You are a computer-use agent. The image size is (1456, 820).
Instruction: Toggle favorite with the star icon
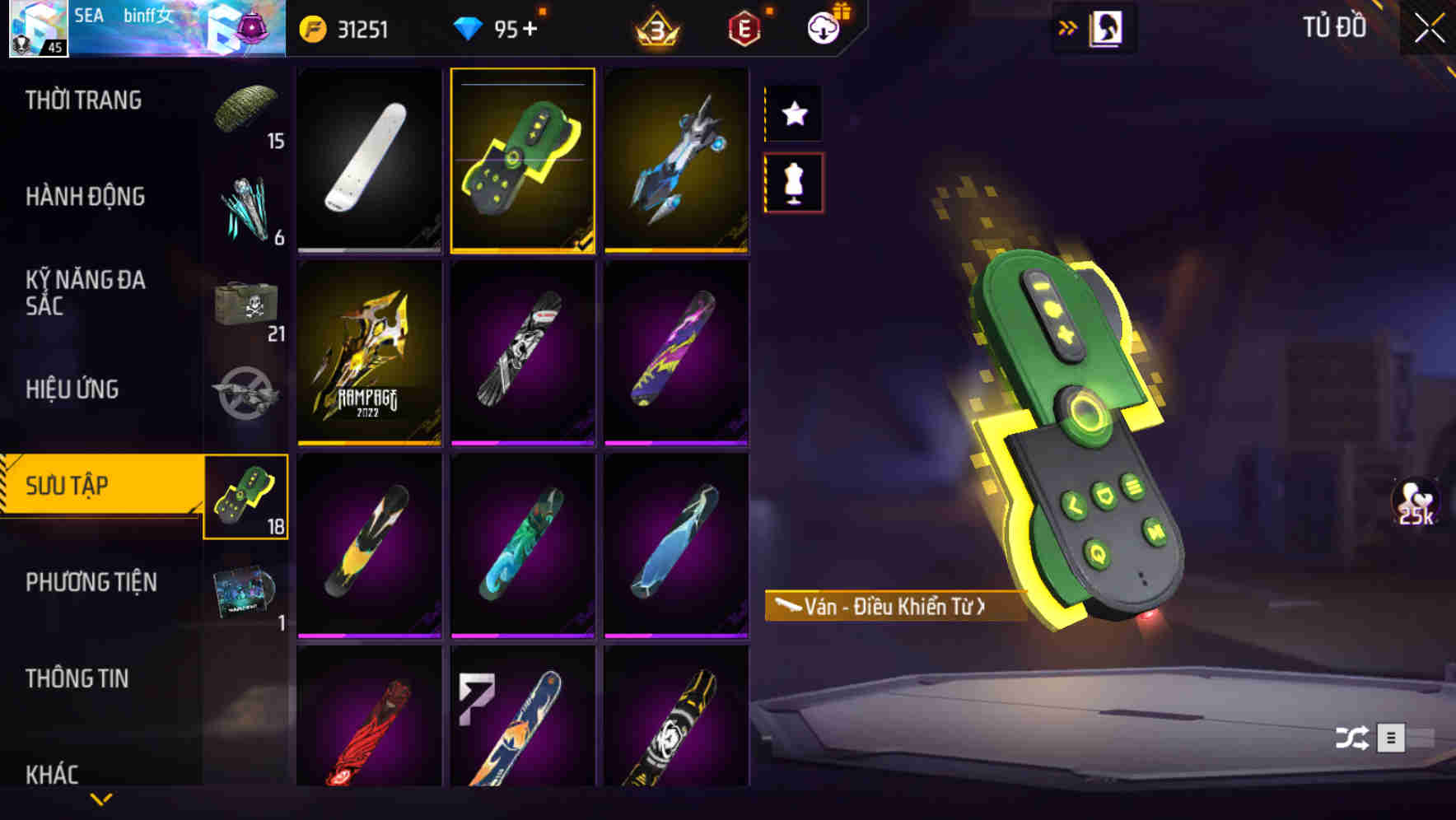click(794, 114)
